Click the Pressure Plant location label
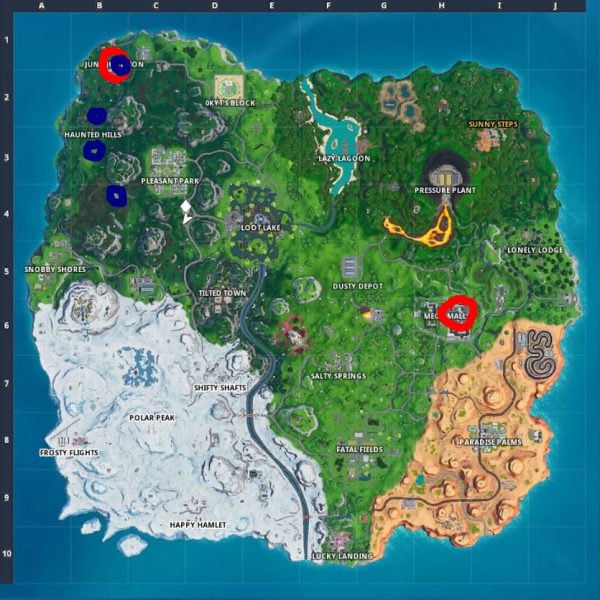This screenshot has height=600, width=600. coord(445,189)
